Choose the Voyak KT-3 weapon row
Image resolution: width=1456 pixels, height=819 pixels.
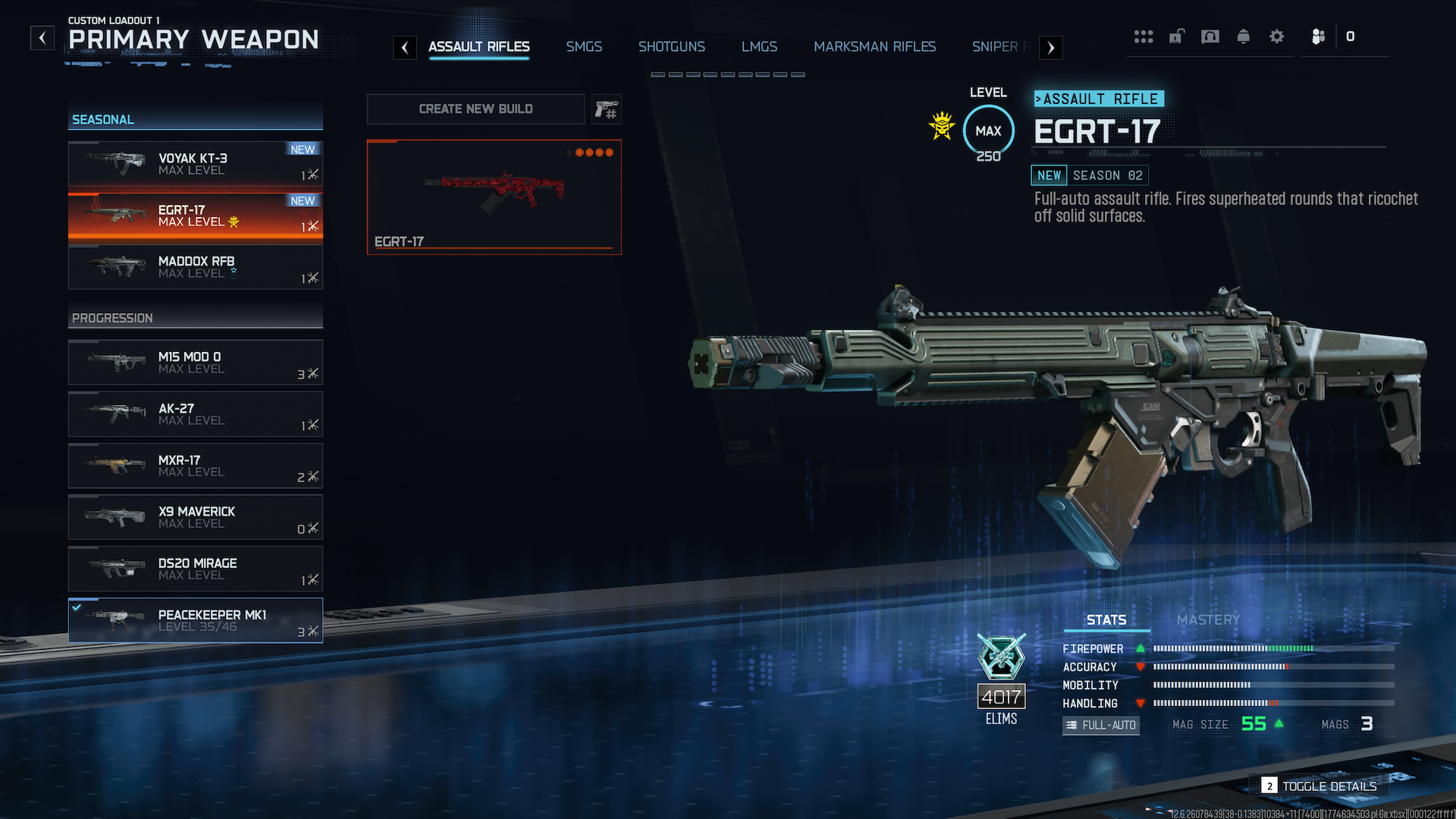click(x=196, y=164)
